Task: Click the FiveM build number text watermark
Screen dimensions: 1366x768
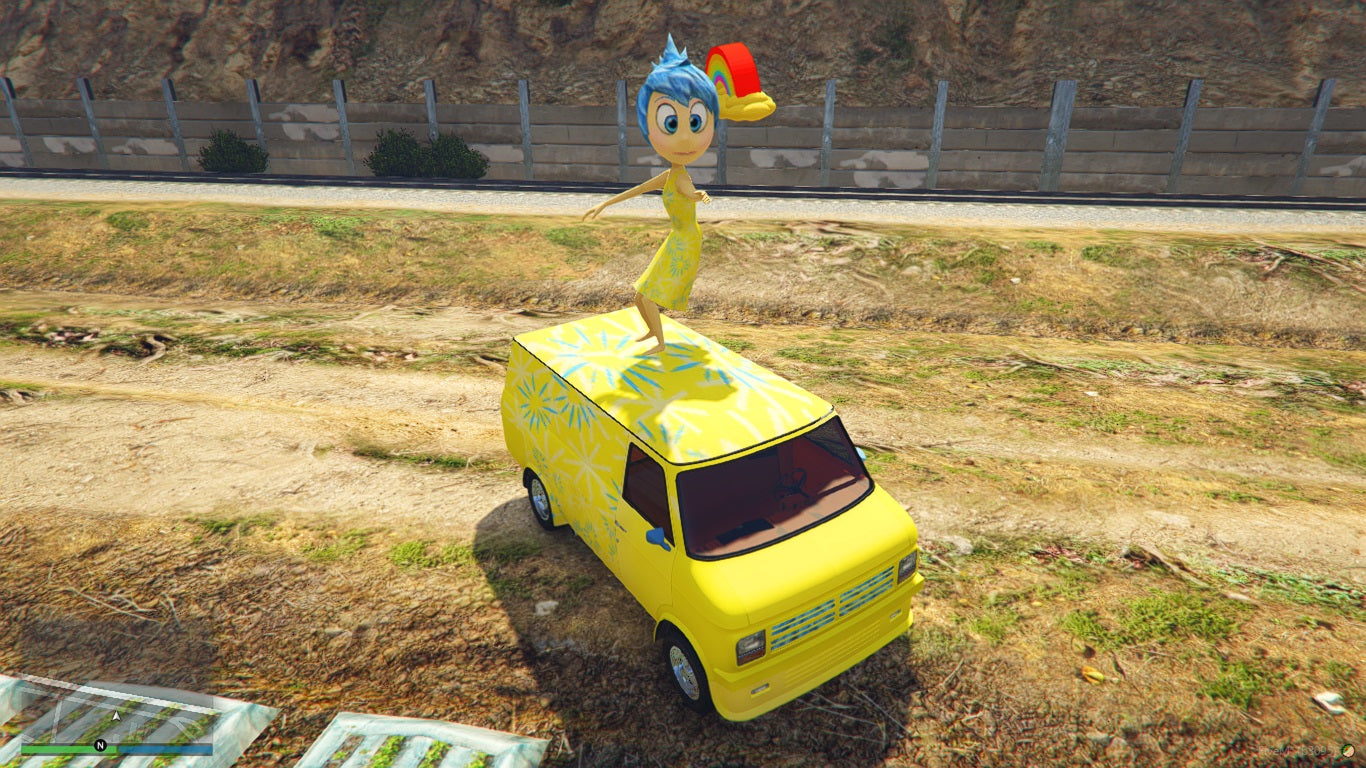Action: pos(1300,752)
